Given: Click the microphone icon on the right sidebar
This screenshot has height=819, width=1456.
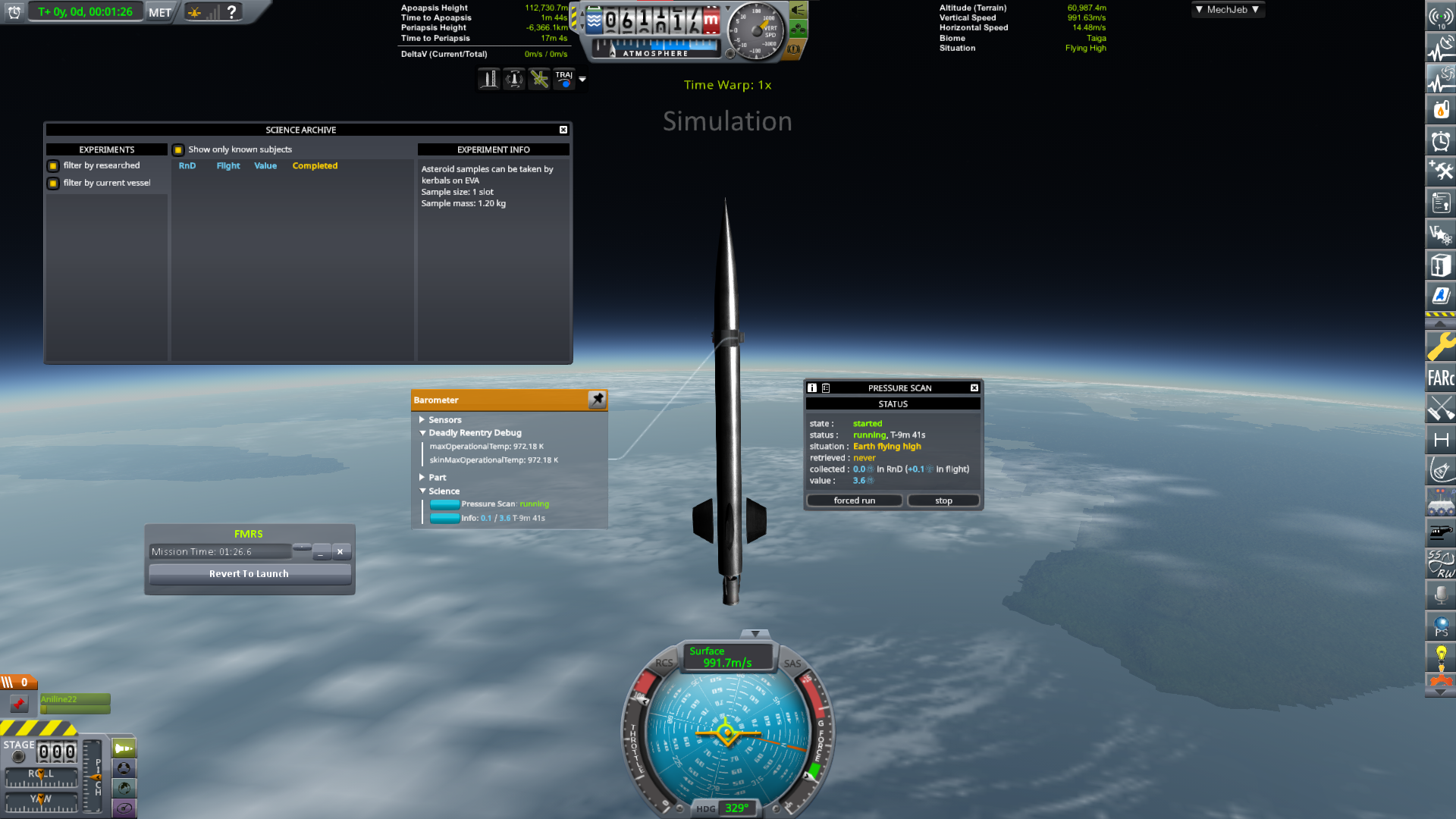Looking at the screenshot, I should pos(1440,595).
